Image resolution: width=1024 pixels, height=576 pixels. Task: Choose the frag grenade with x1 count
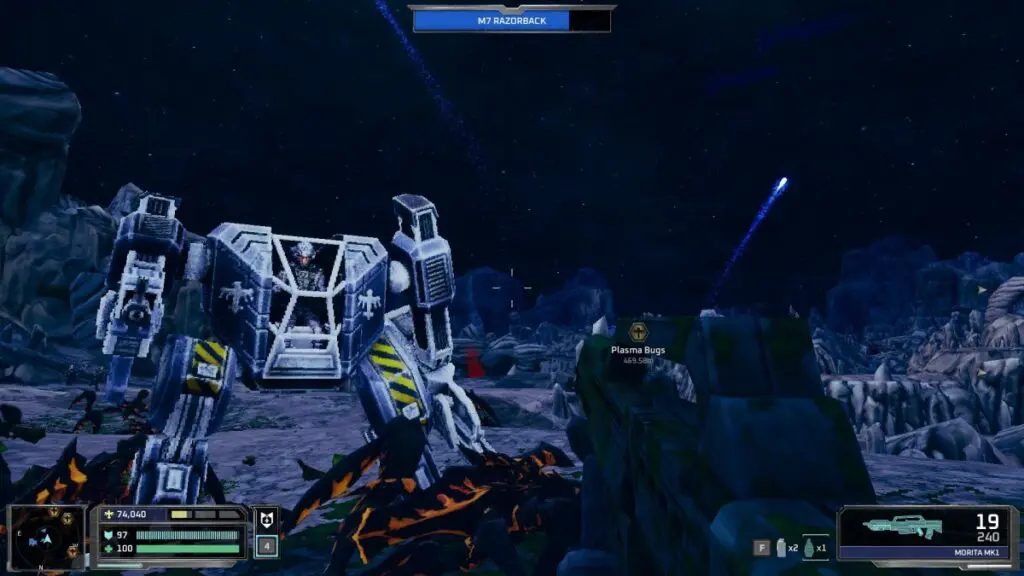(808, 548)
